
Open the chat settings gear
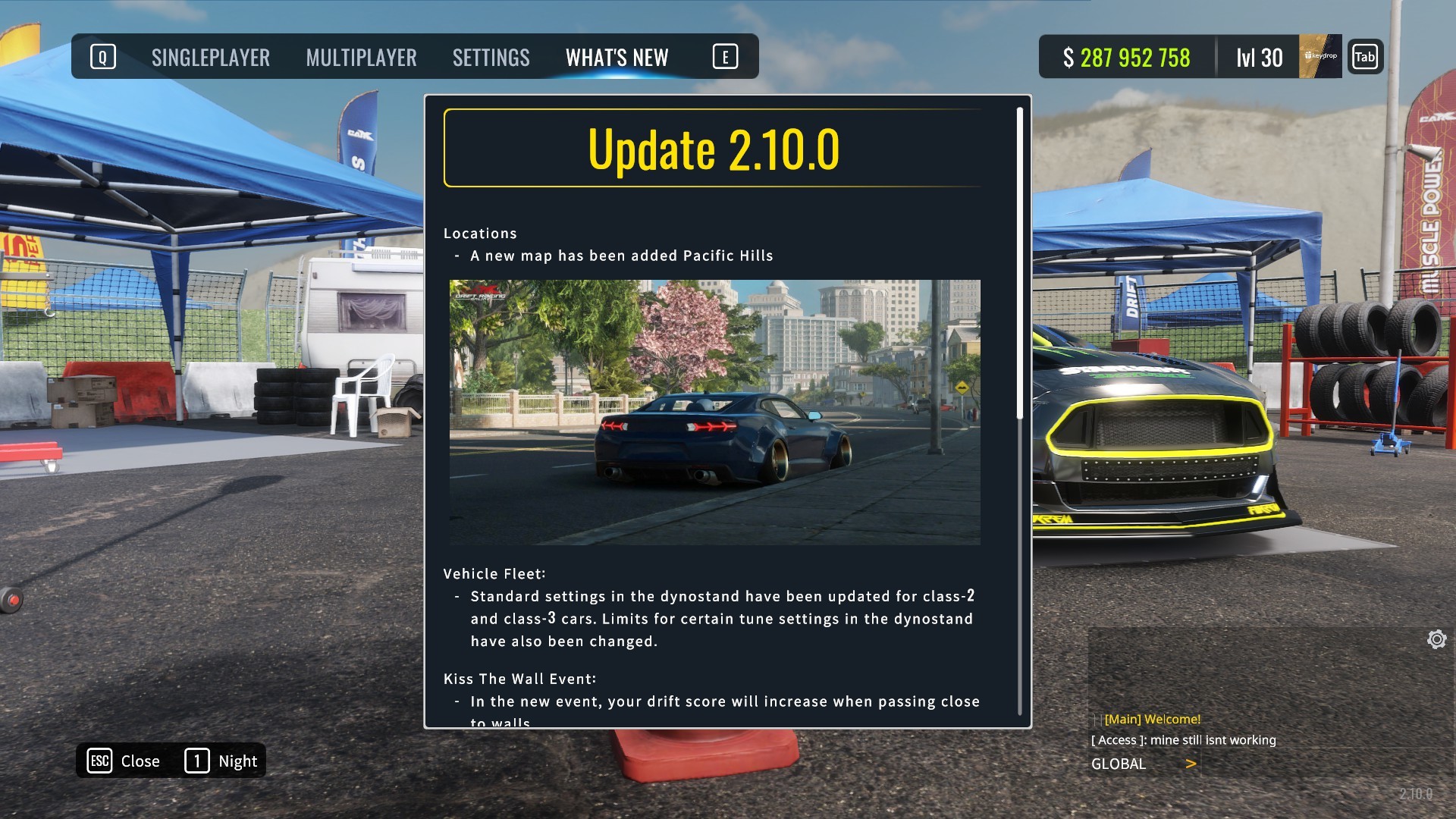1436,639
